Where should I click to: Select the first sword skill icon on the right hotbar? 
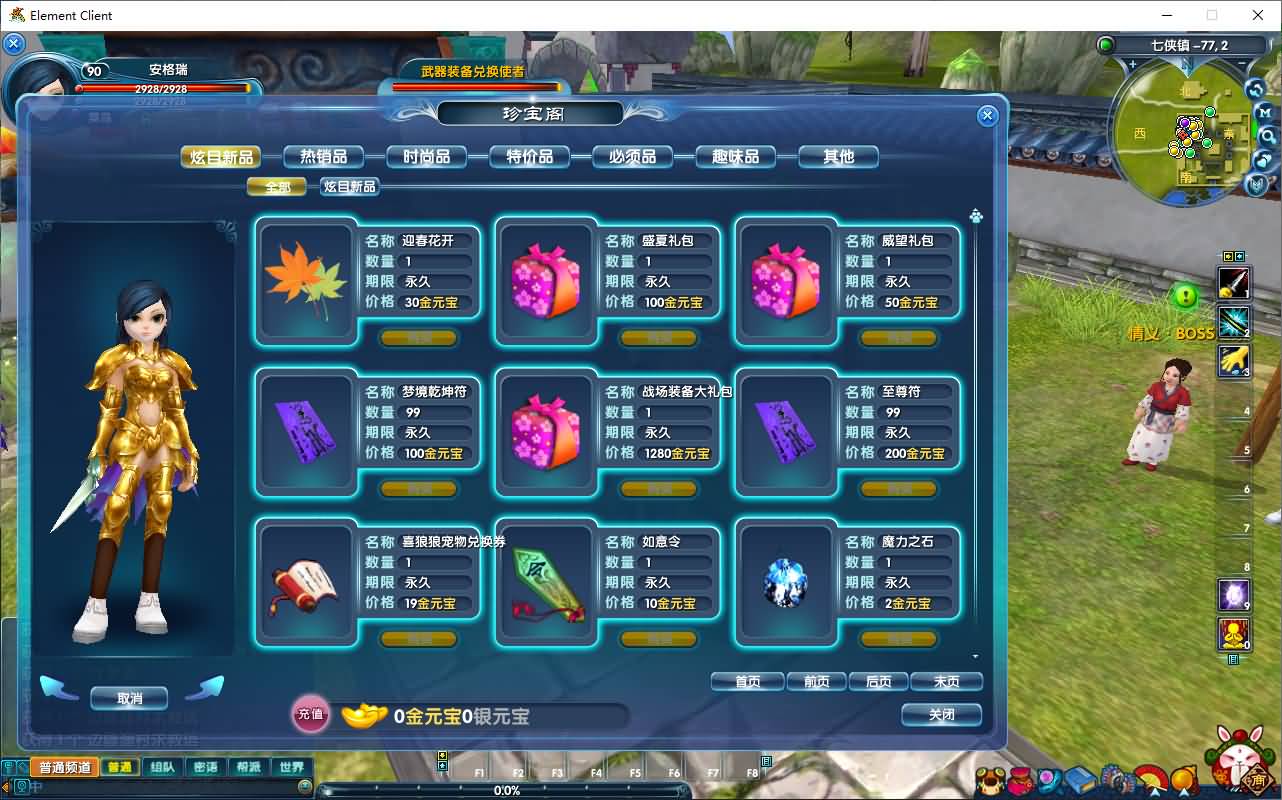pyautogui.click(x=1233, y=283)
